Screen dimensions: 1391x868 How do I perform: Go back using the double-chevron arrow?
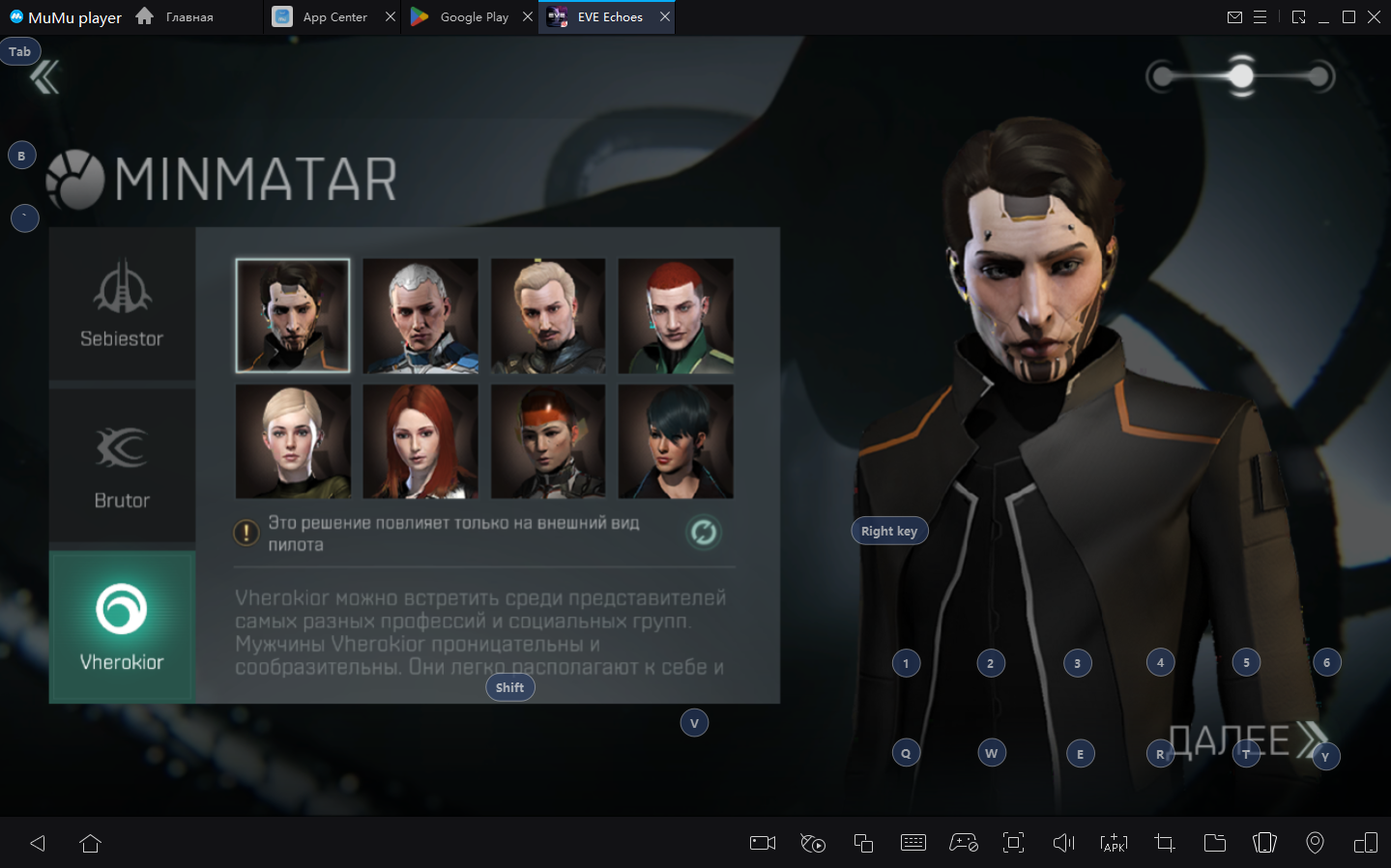pos(44,76)
